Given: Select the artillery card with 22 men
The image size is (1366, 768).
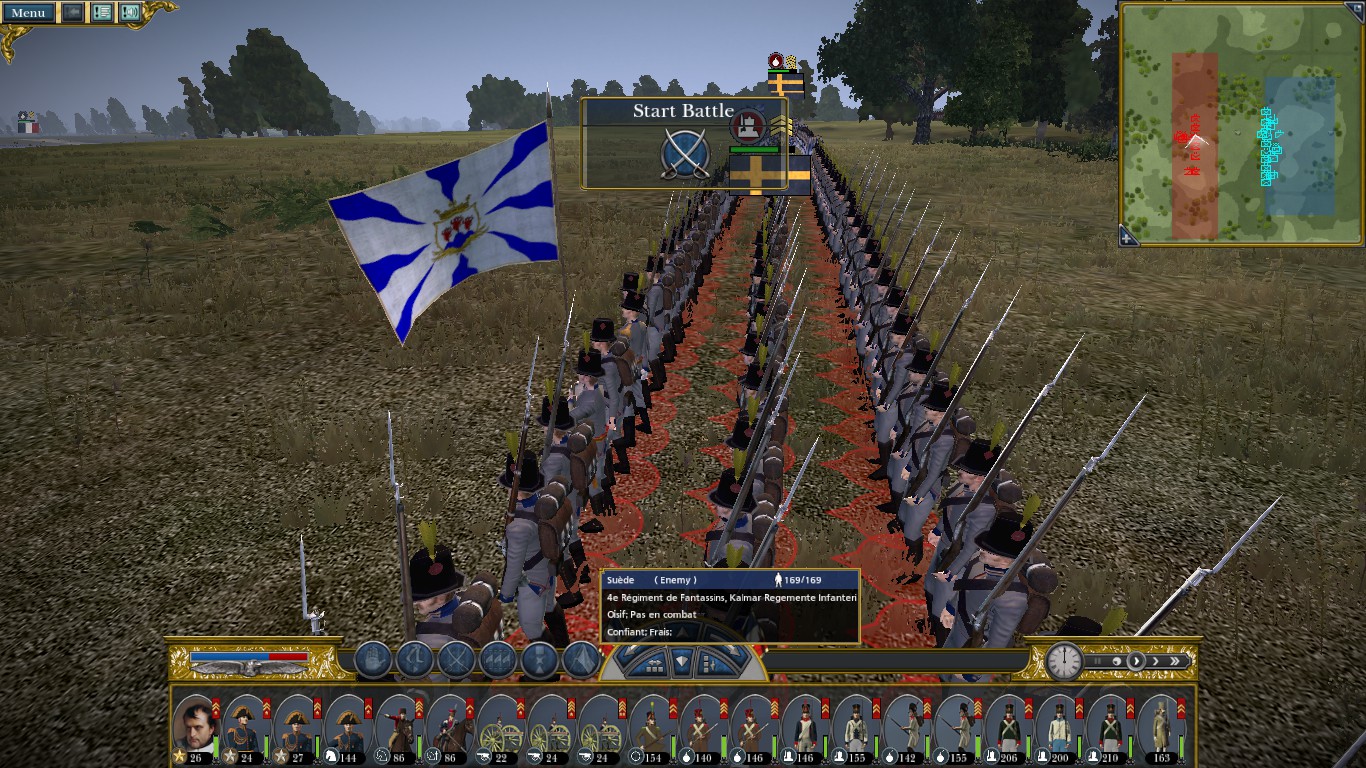Looking at the screenshot, I should coord(500,724).
